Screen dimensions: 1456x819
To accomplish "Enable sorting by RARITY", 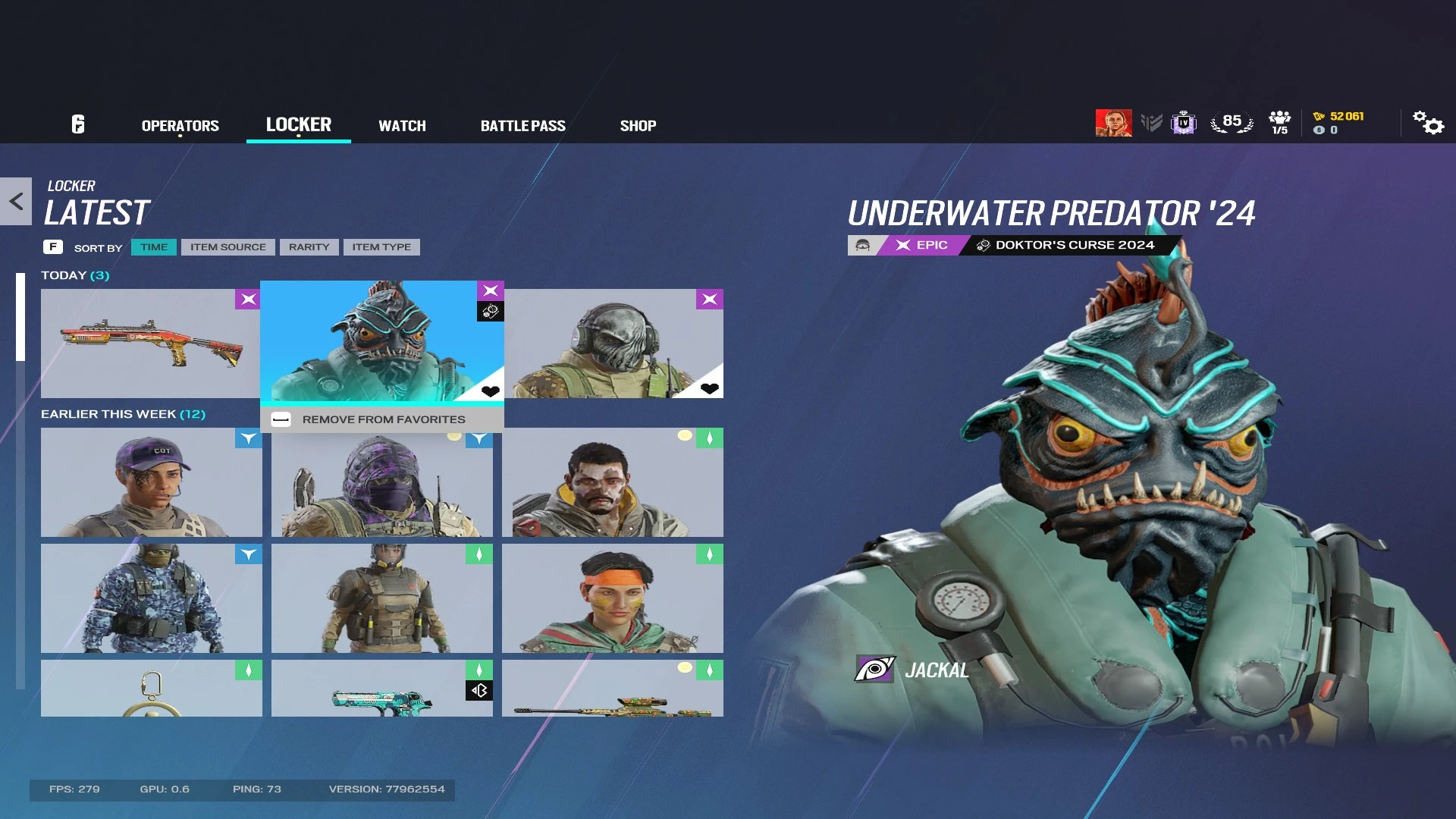I will pos(309,246).
